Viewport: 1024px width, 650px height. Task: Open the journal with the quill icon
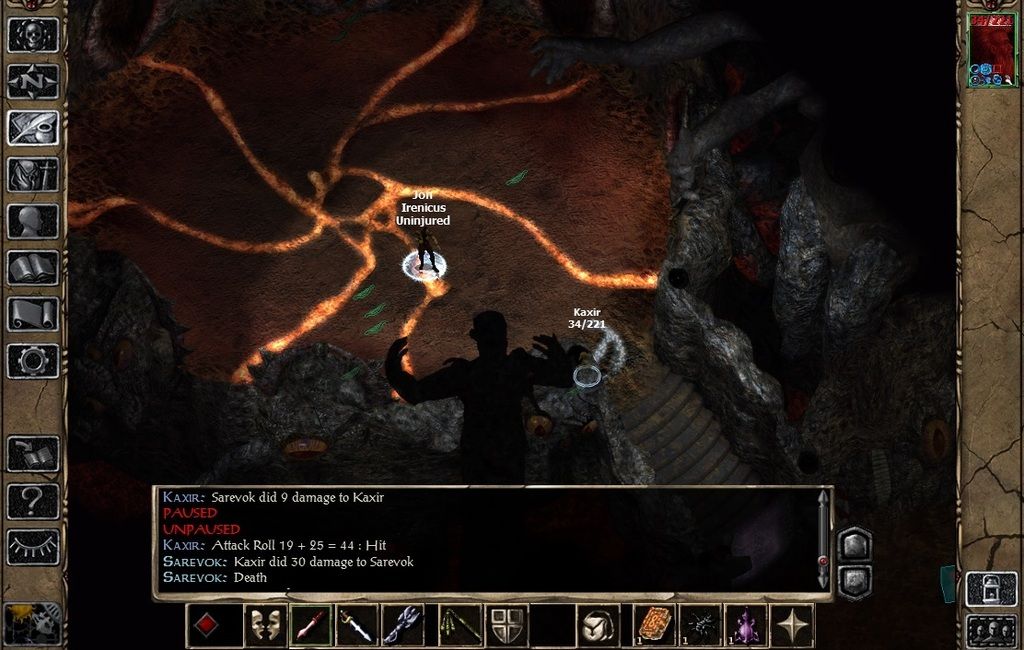tap(33, 128)
